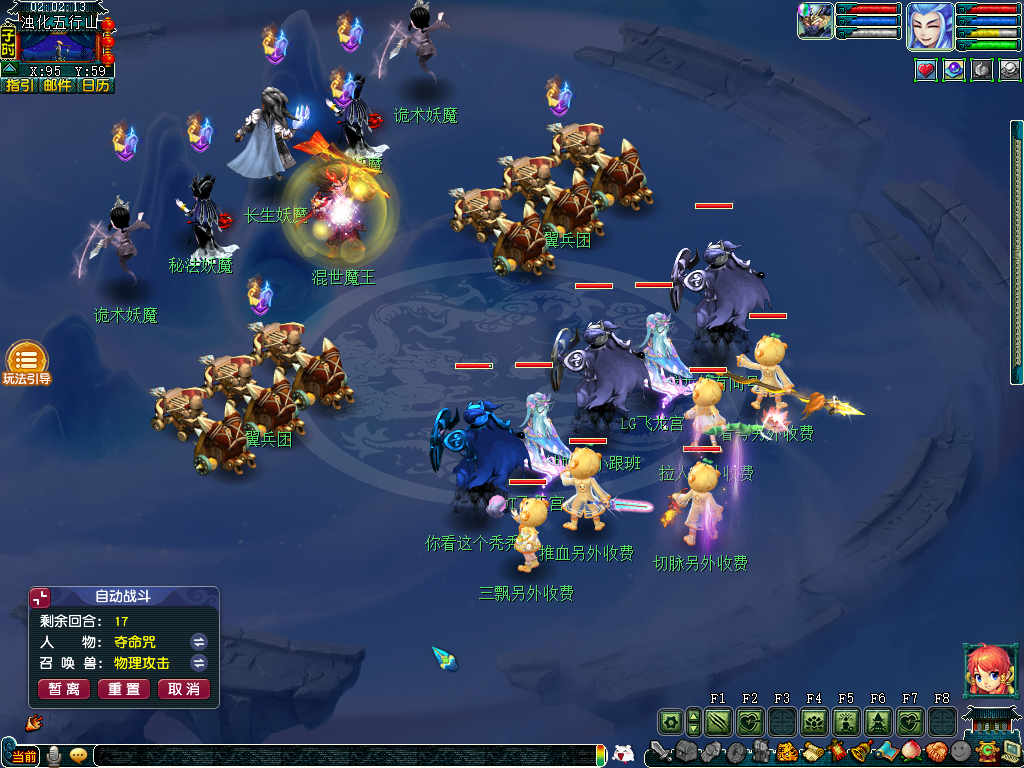Click the peach icon in bottom toolbar
The height and width of the screenshot is (768, 1024).
click(x=912, y=751)
